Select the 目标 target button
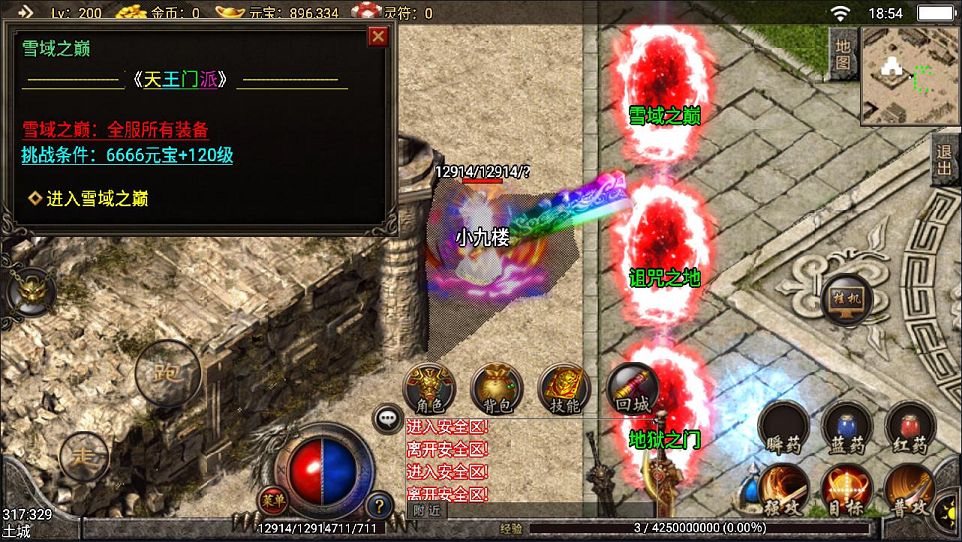This screenshot has height=542, width=962. click(x=846, y=490)
